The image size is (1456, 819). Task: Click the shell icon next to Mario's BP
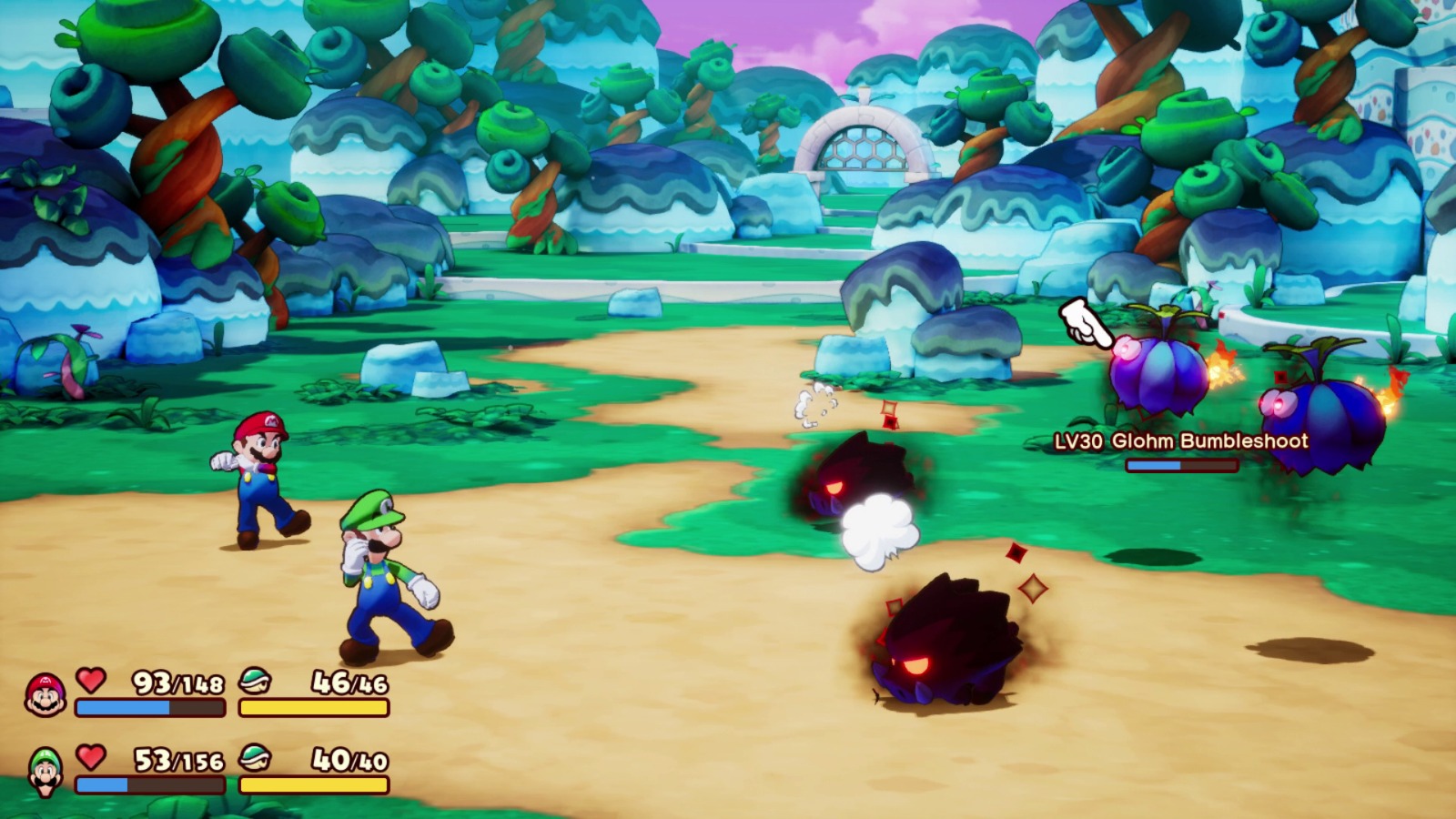[x=258, y=683]
